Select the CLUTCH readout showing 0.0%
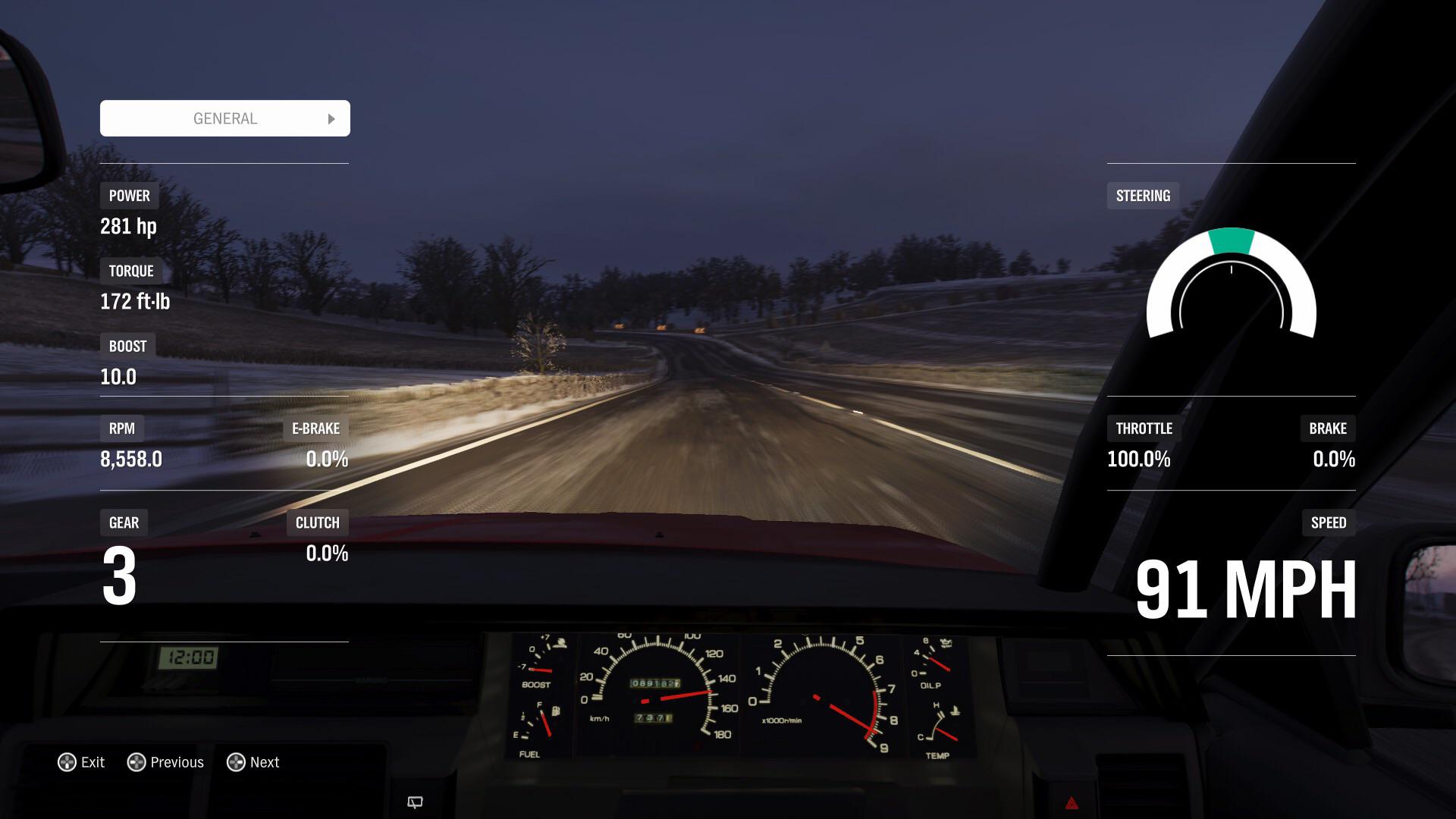 [326, 554]
